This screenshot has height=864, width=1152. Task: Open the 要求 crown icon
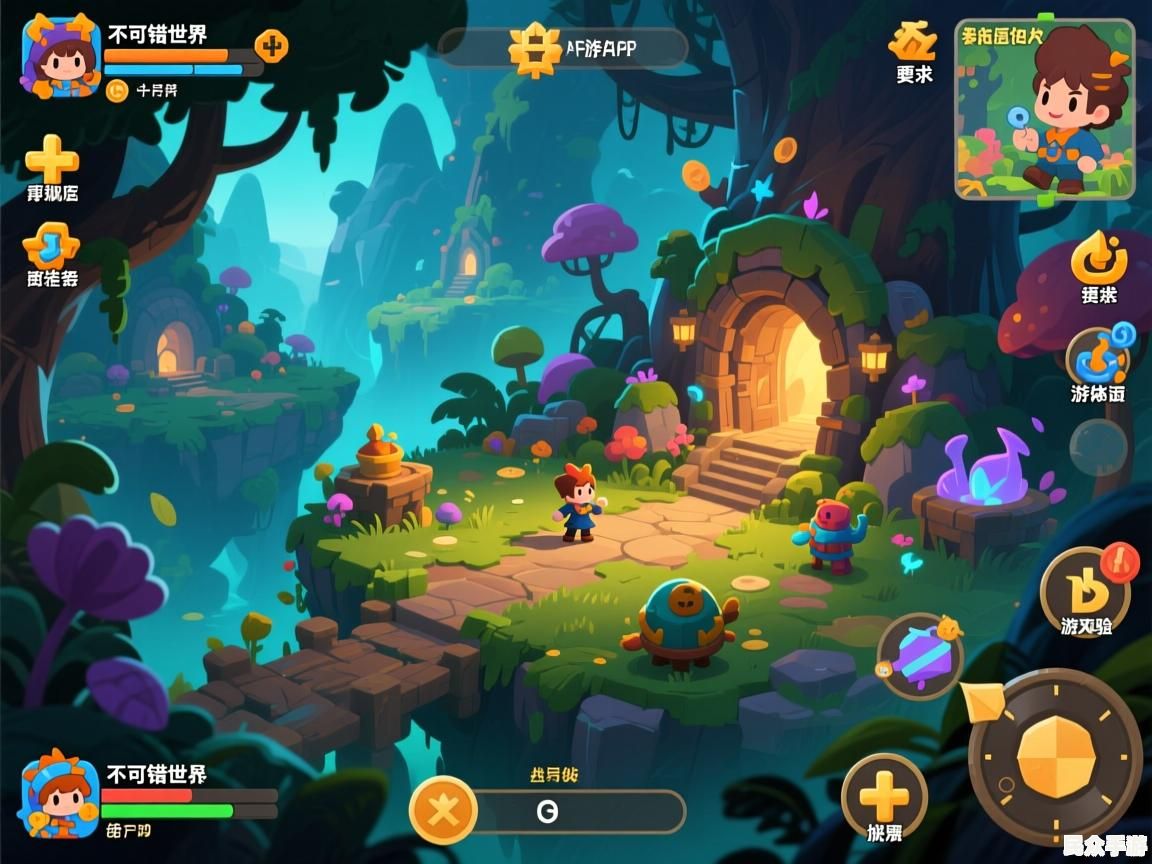(913, 42)
